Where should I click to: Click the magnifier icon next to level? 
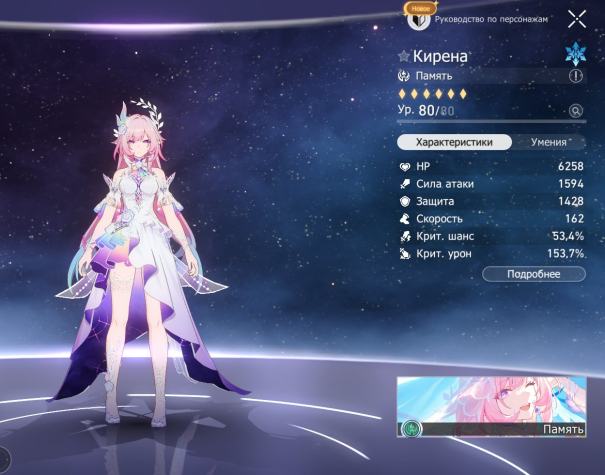point(576,111)
